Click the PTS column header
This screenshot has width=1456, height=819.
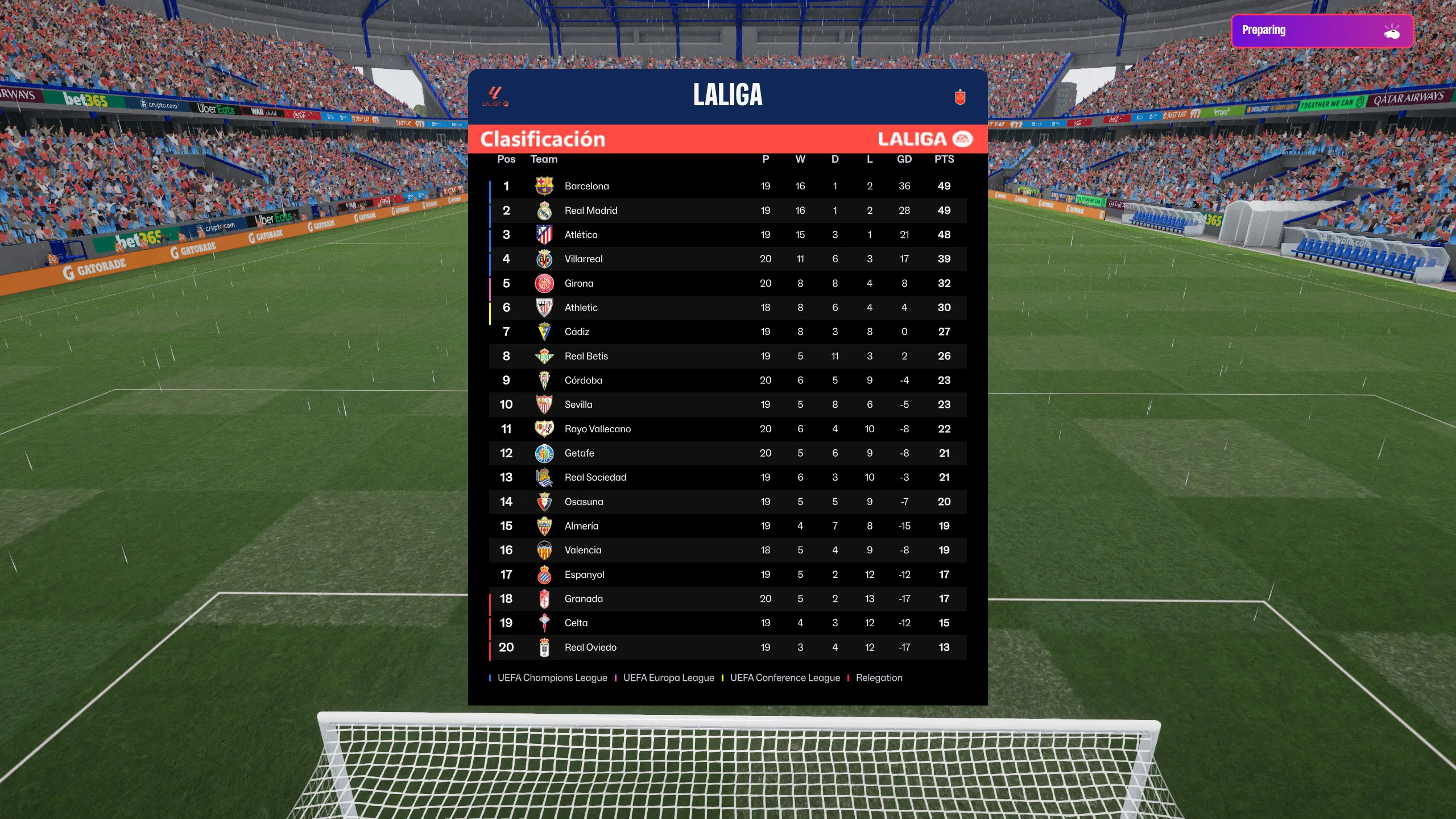[x=944, y=159]
